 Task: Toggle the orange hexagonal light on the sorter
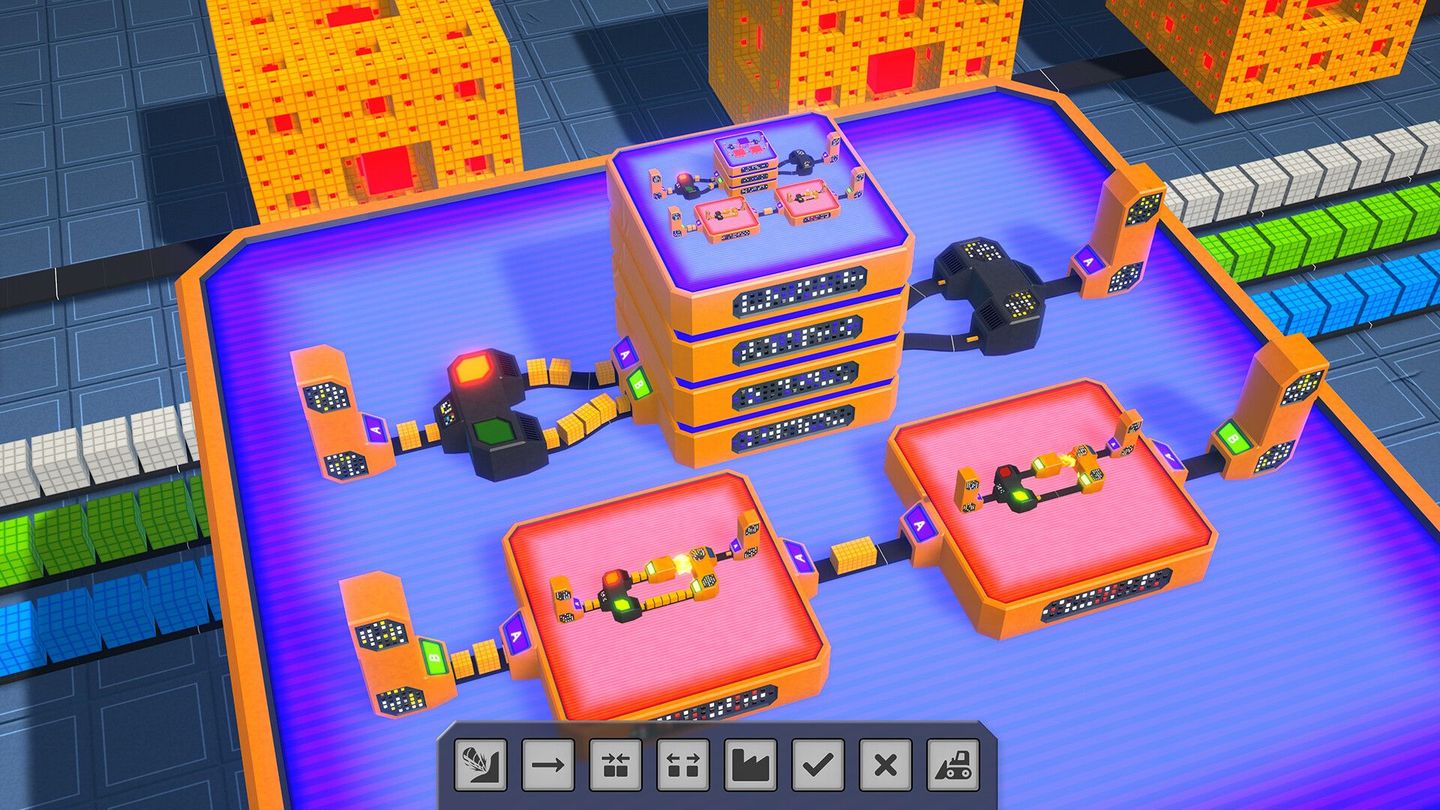coord(472,370)
